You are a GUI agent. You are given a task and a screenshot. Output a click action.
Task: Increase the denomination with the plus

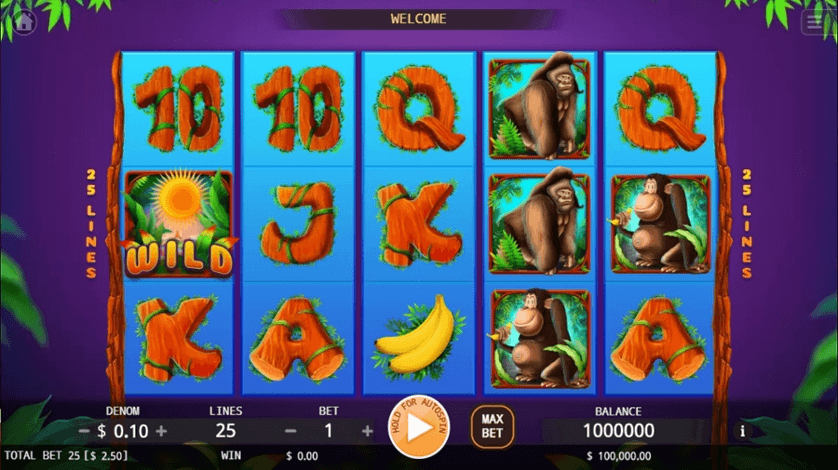161,431
